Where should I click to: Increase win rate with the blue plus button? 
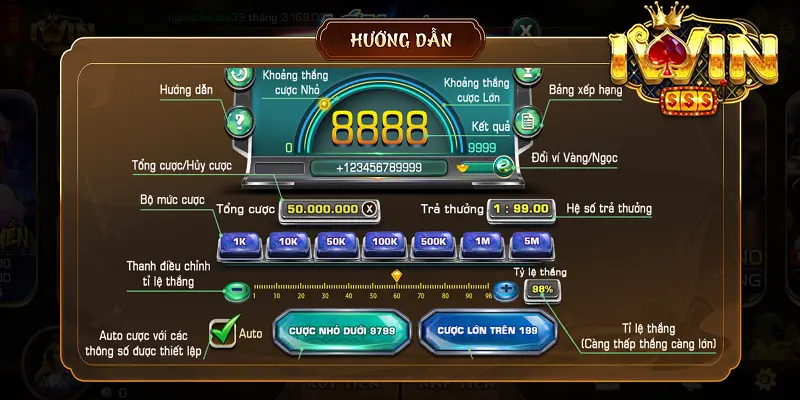(x=506, y=290)
